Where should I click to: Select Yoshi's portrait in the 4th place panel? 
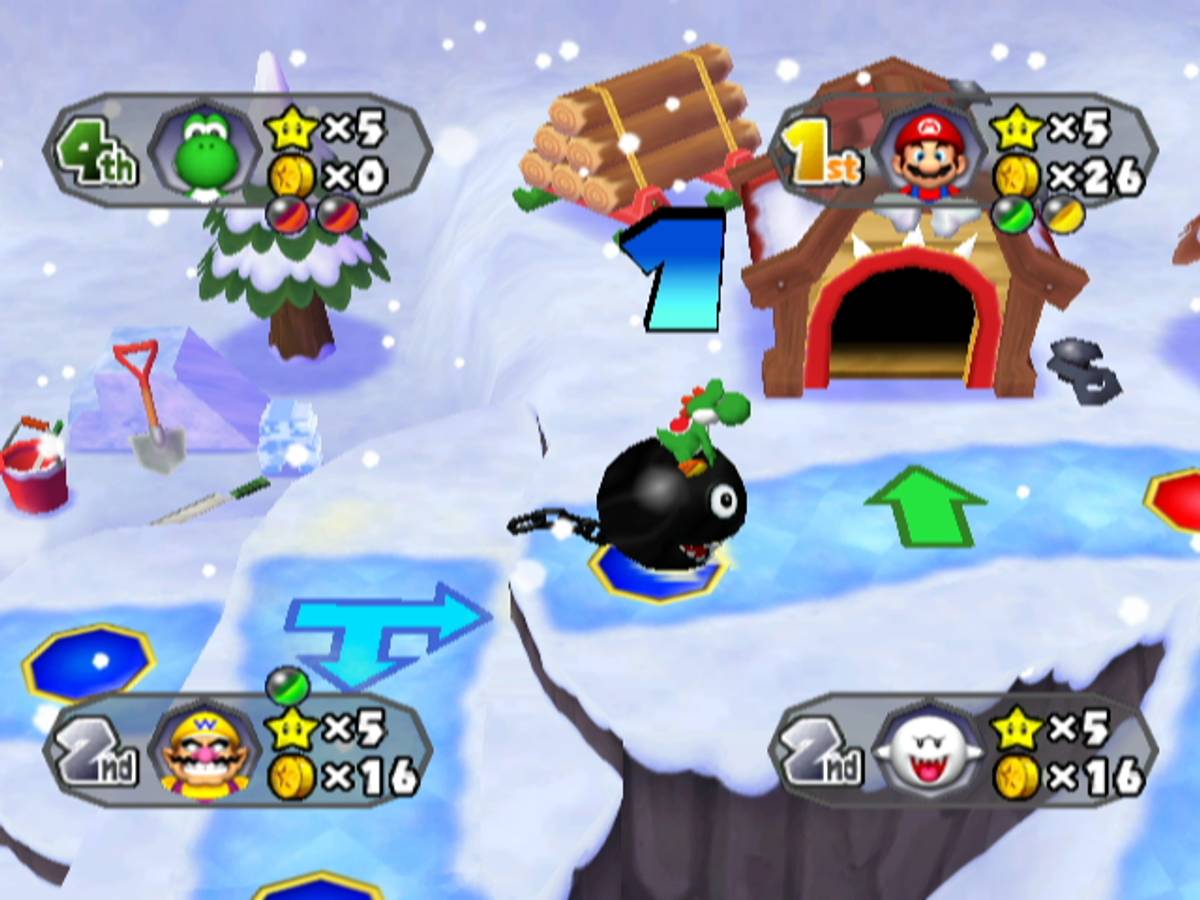[206, 154]
